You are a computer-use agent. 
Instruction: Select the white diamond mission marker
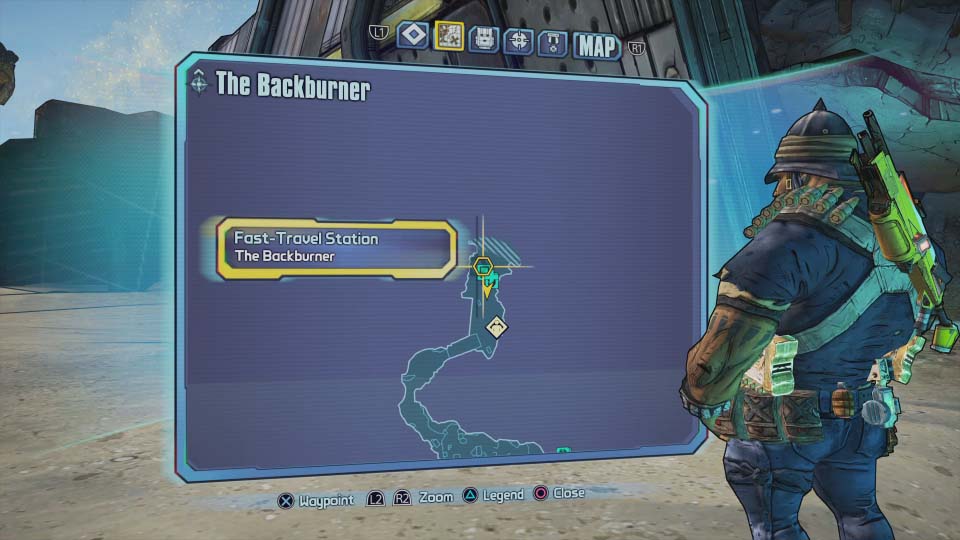(497, 327)
